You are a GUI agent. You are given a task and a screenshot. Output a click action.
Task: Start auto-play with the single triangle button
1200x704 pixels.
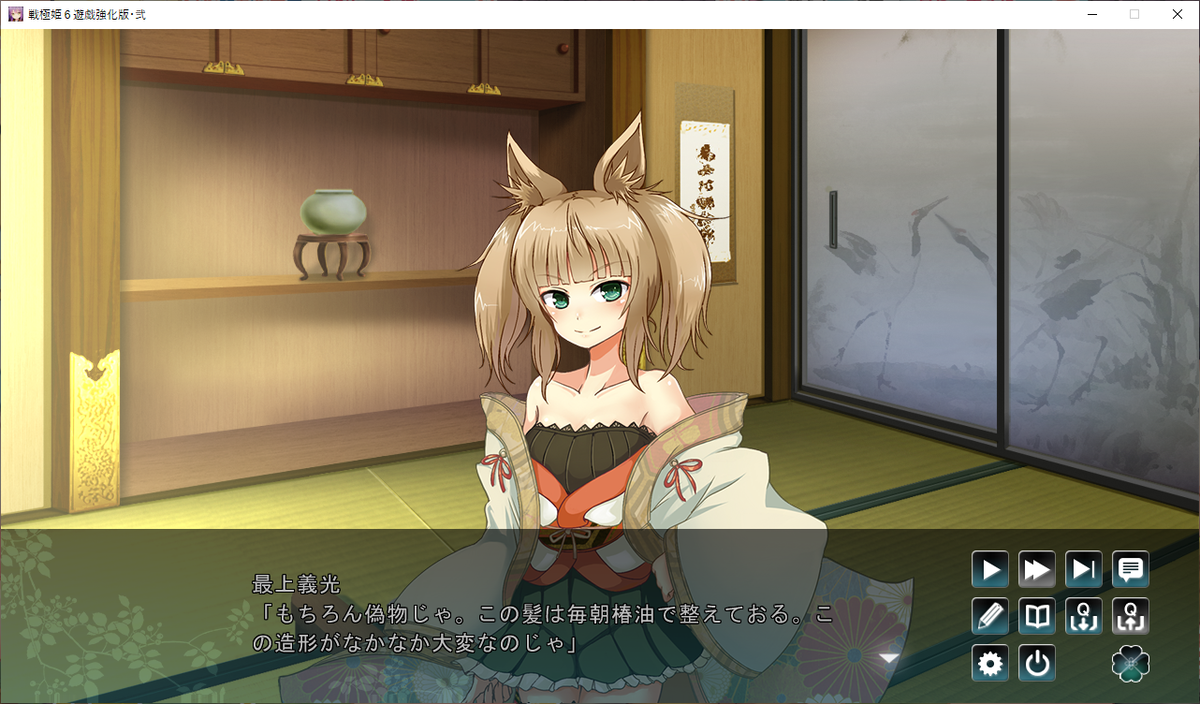click(990, 570)
